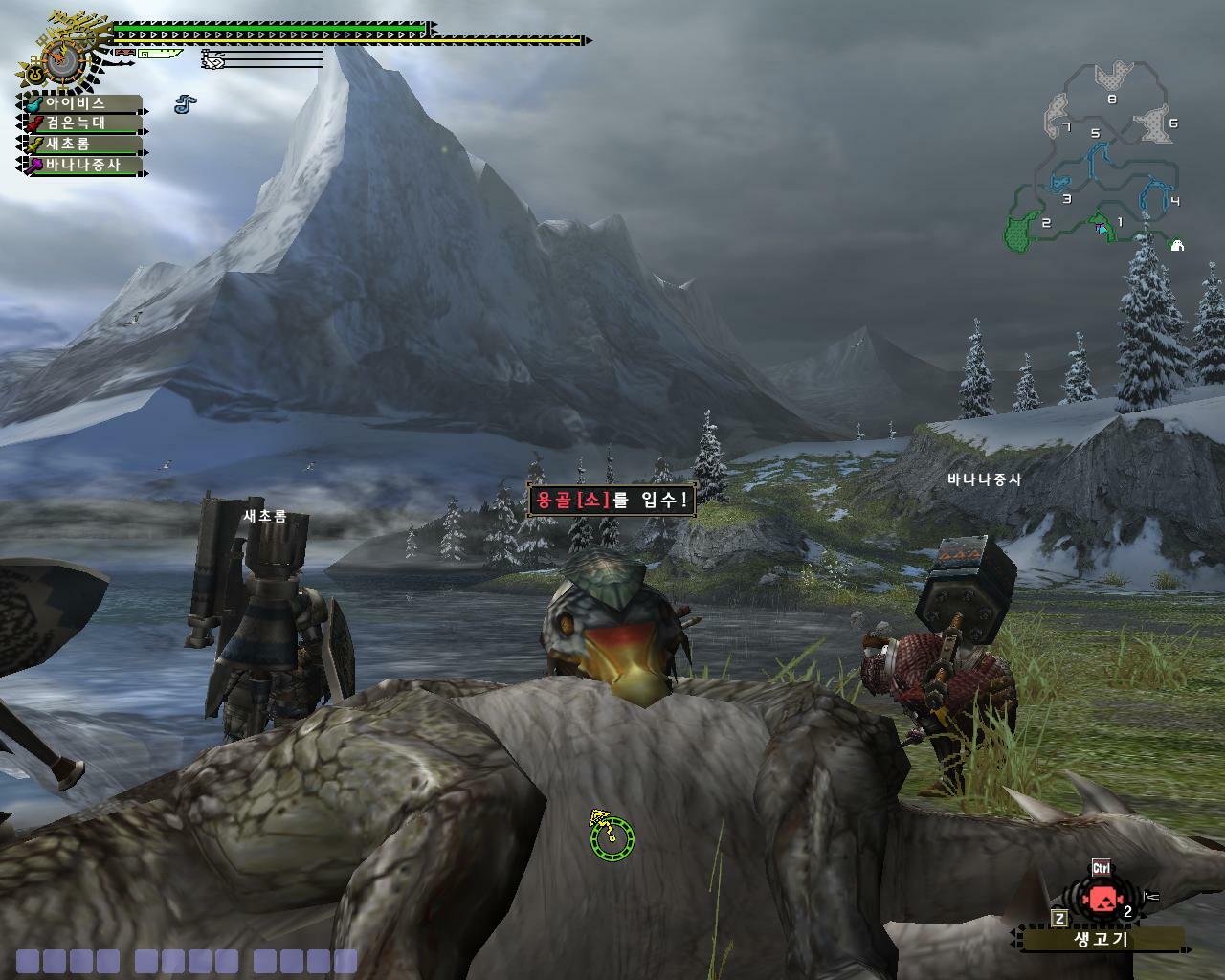Click the base camp tent marker on minimap

coord(1177,246)
